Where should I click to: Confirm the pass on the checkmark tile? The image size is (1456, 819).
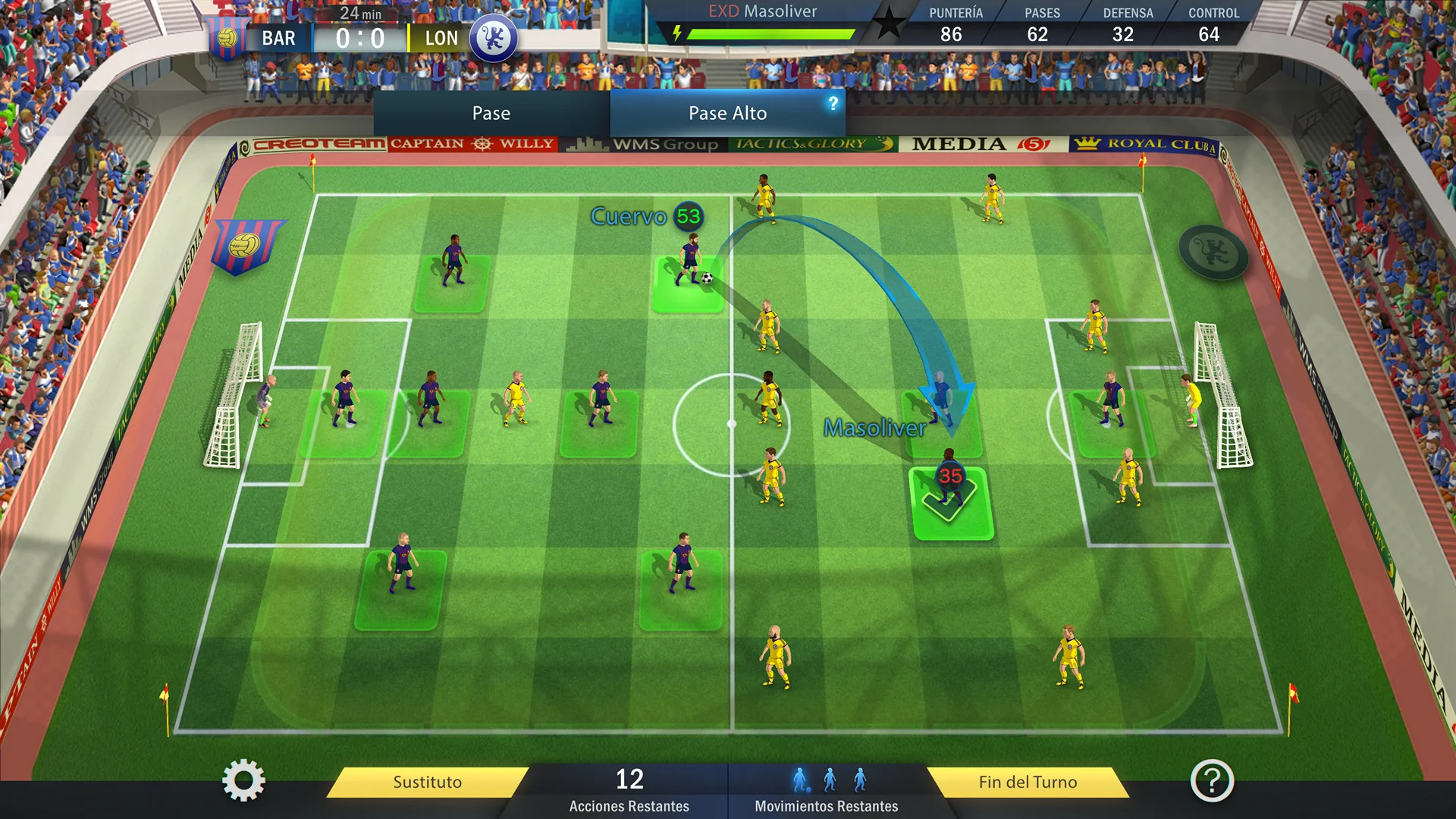pyautogui.click(x=951, y=505)
